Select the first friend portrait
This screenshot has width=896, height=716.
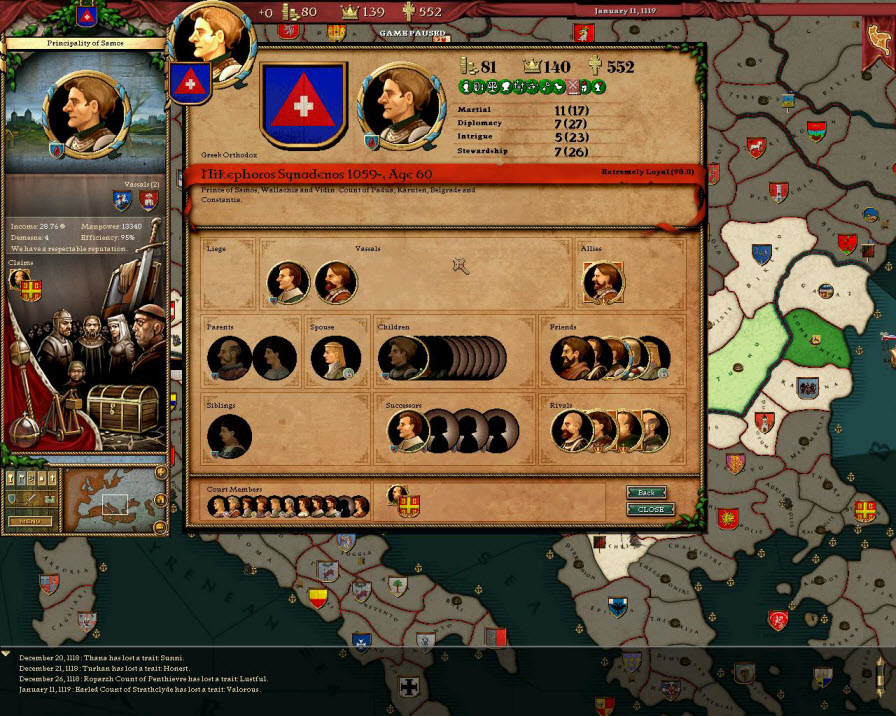click(x=571, y=358)
